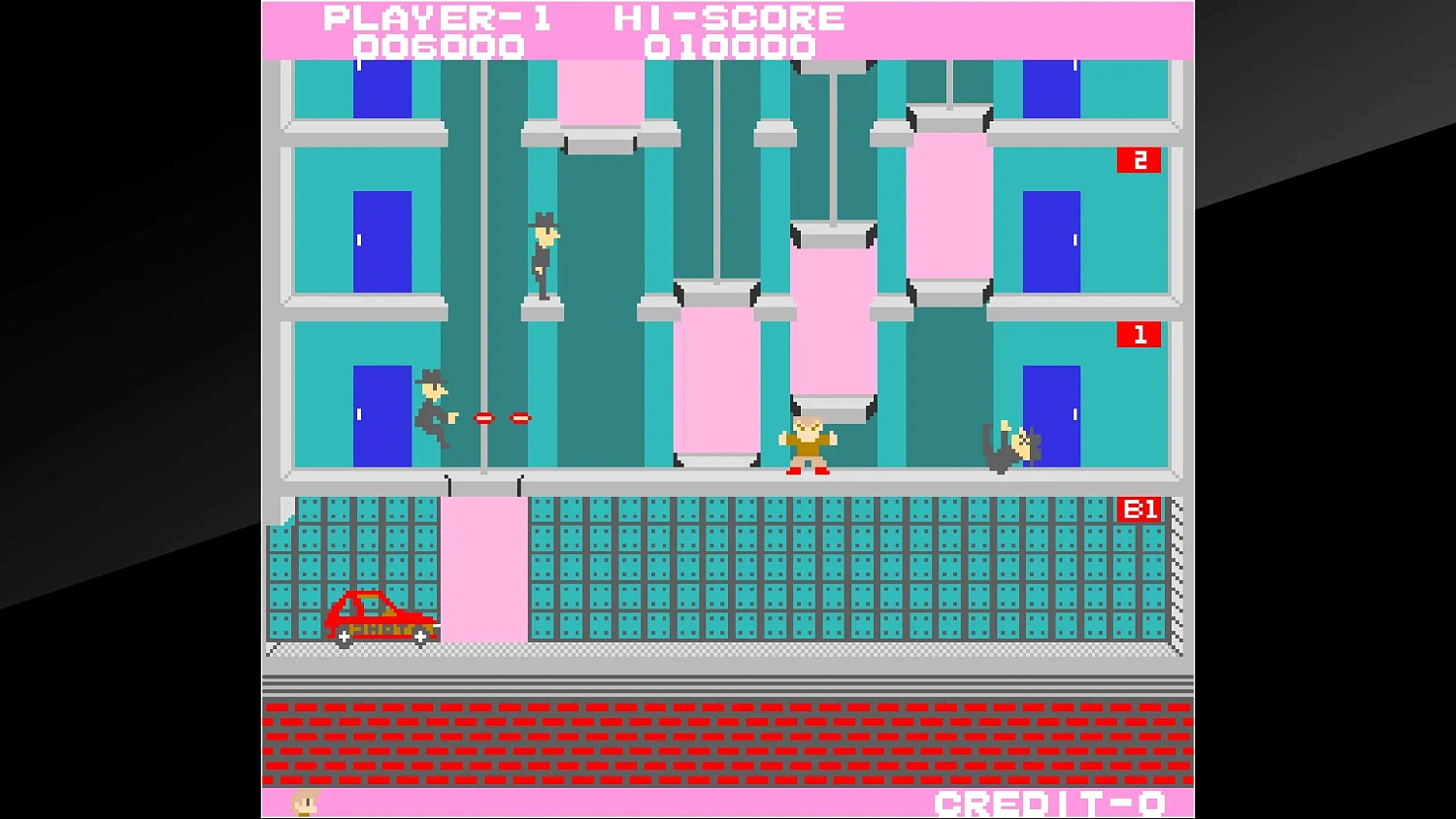Click the PLAYER-1 label in the header

click(x=439, y=16)
